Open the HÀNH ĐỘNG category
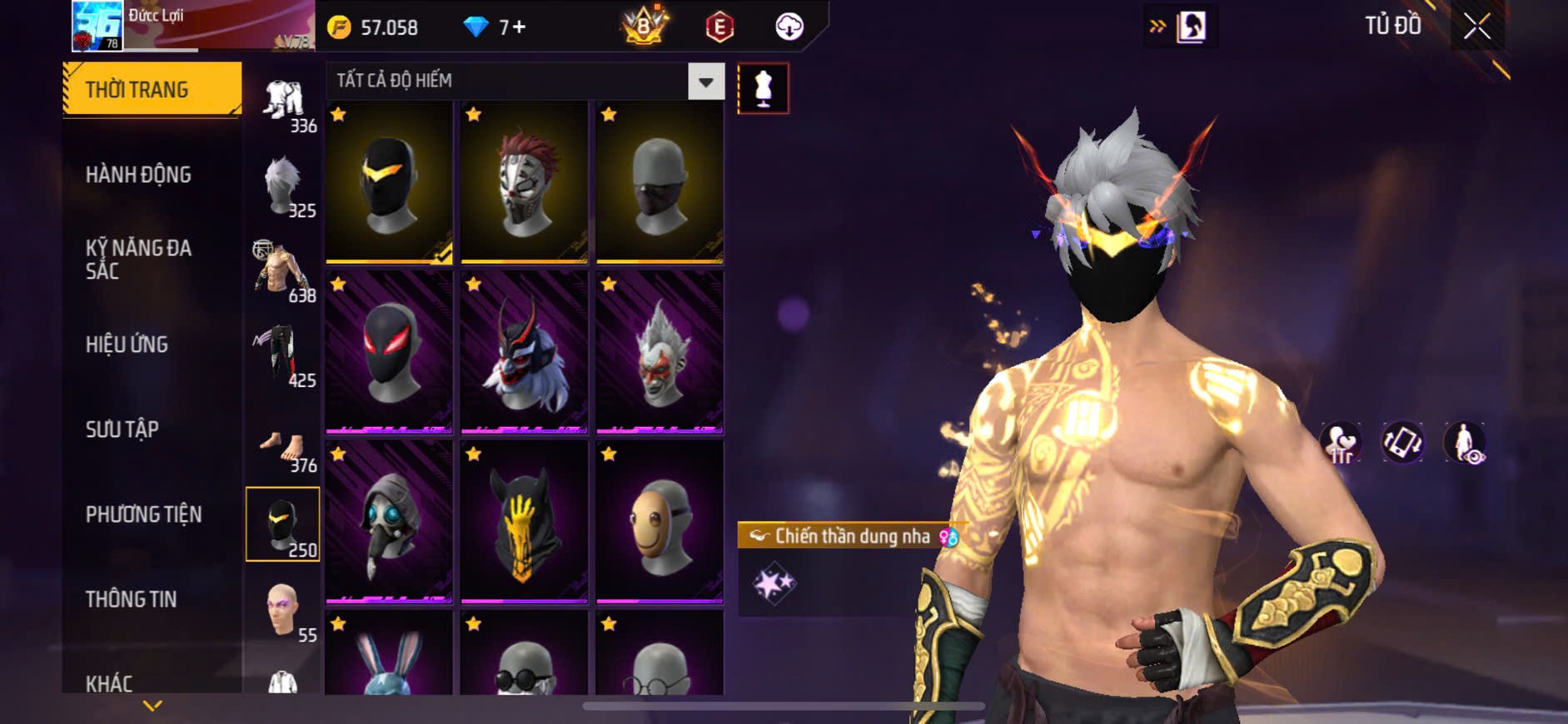Image resolution: width=1568 pixels, height=724 pixels. 139,175
